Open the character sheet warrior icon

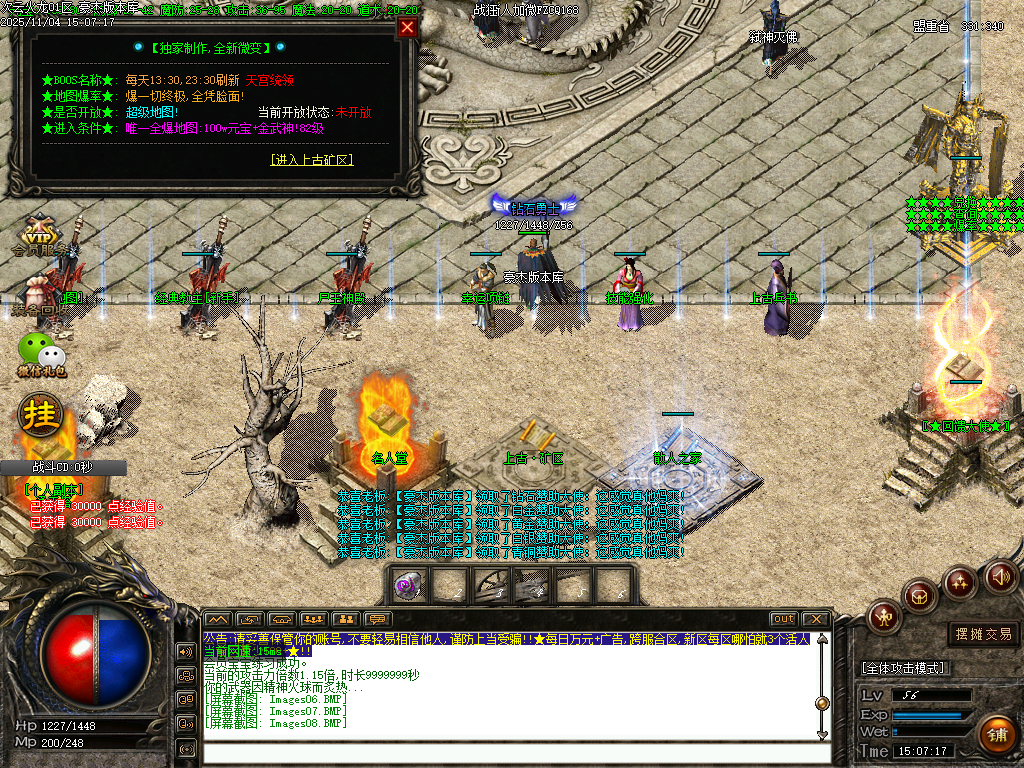click(884, 617)
